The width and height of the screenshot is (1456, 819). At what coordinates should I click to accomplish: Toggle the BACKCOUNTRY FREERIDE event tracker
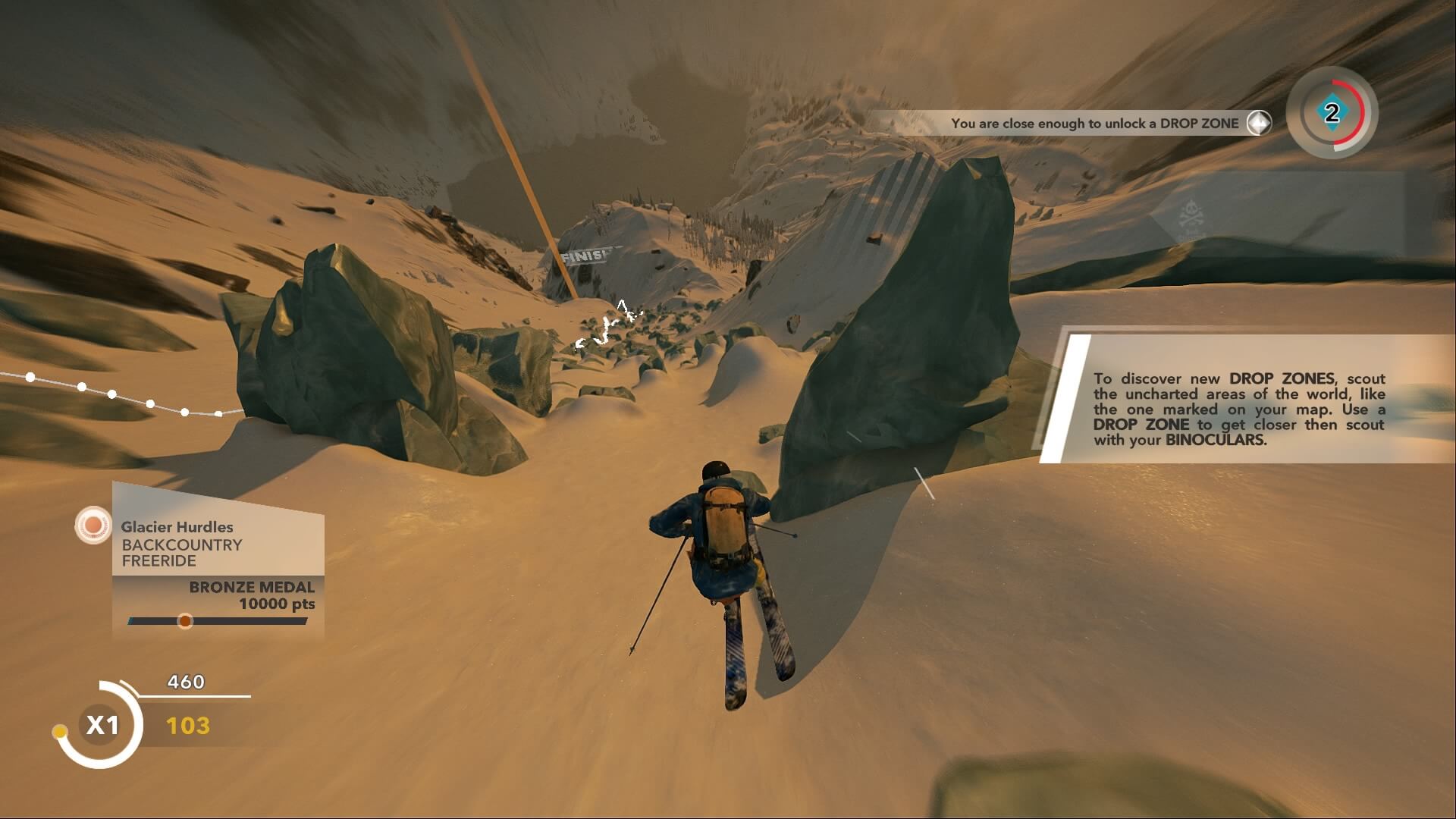tap(180, 552)
